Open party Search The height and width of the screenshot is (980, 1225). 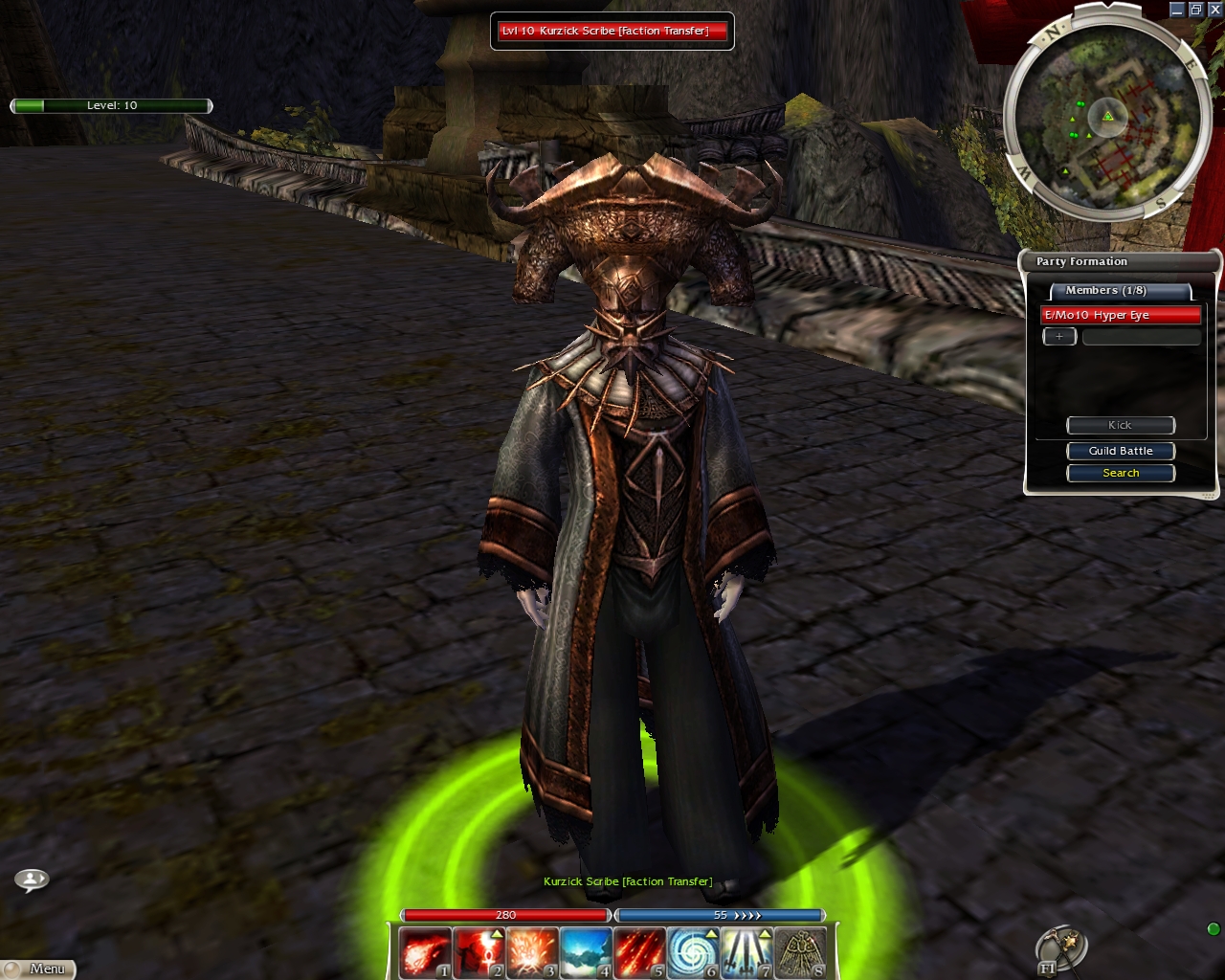(1121, 473)
